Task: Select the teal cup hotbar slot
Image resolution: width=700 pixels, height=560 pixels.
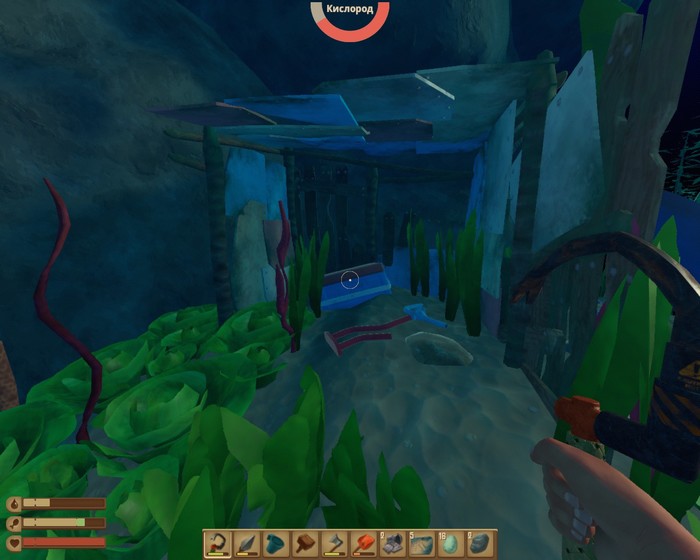Action: tap(275, 543)
